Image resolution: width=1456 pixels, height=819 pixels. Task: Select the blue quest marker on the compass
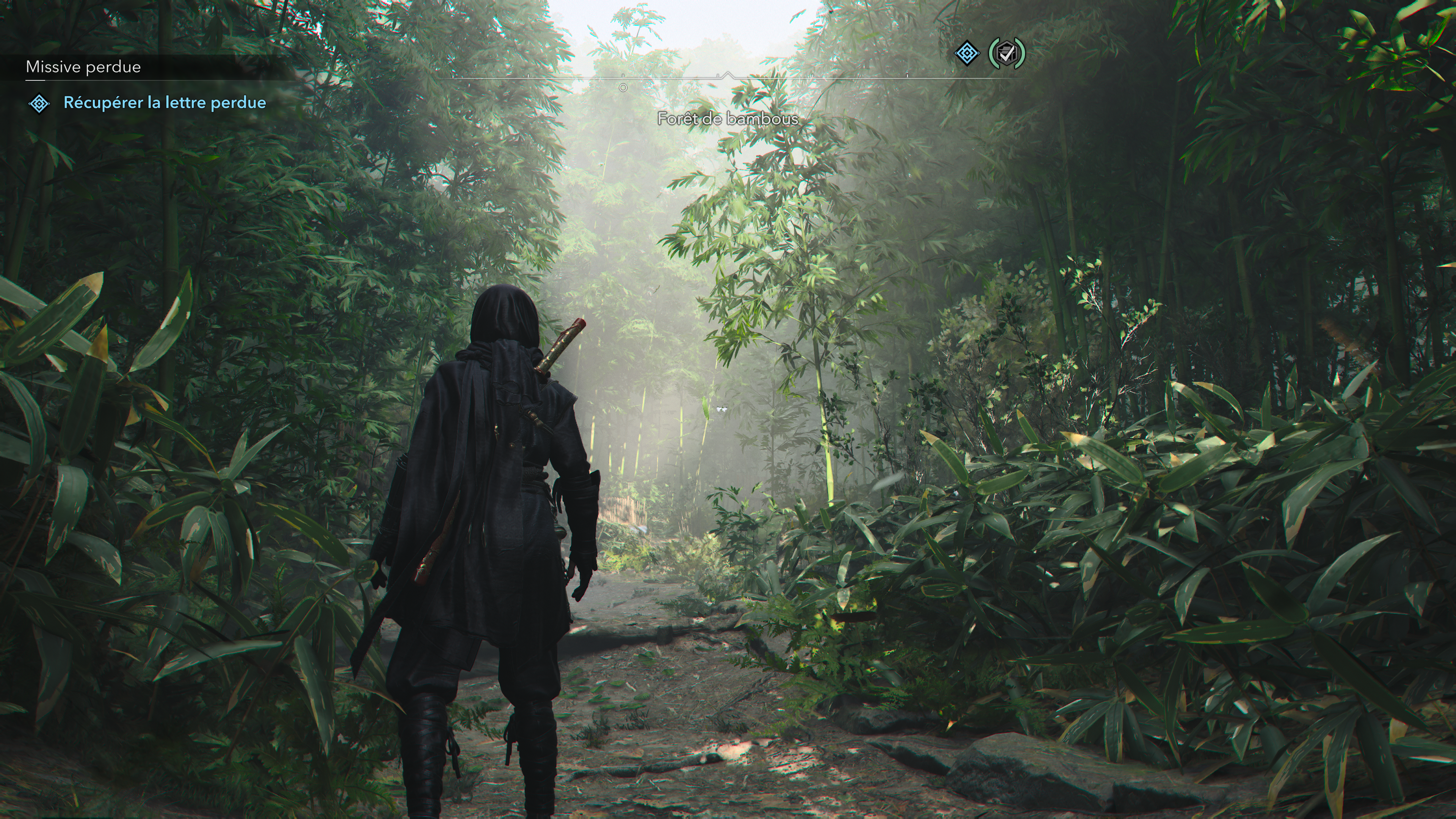pos(966,54)
